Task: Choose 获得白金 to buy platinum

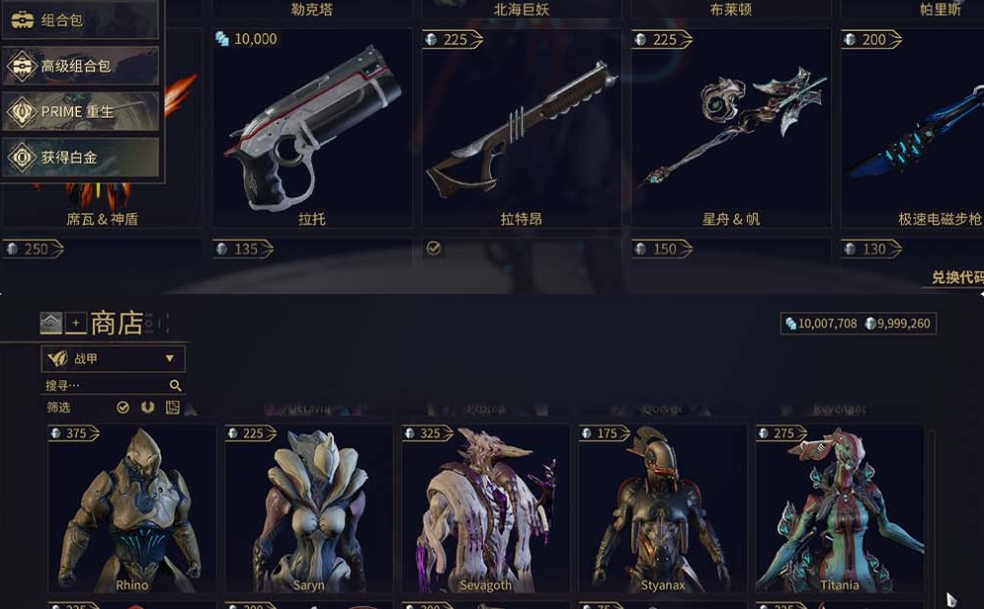Action: (x=80, y=157)
